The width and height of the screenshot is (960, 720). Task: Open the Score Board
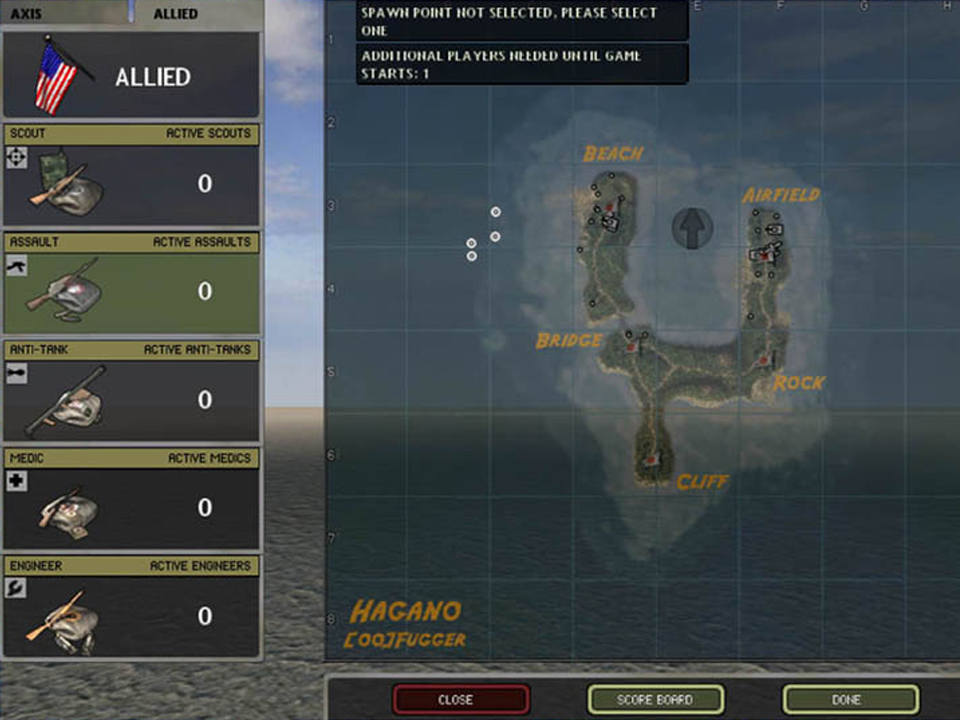tap(655, 699)
